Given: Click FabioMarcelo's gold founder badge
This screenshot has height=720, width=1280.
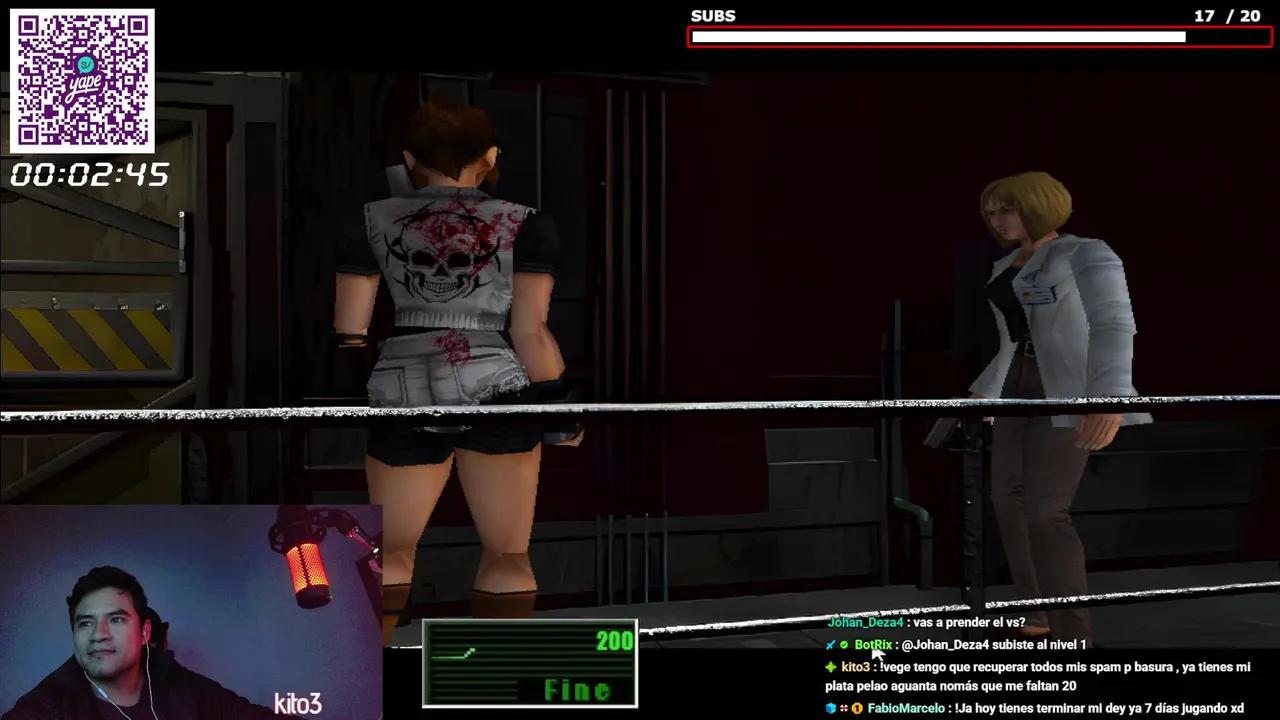Looking at the screenshot, I should tap(857, 709).
